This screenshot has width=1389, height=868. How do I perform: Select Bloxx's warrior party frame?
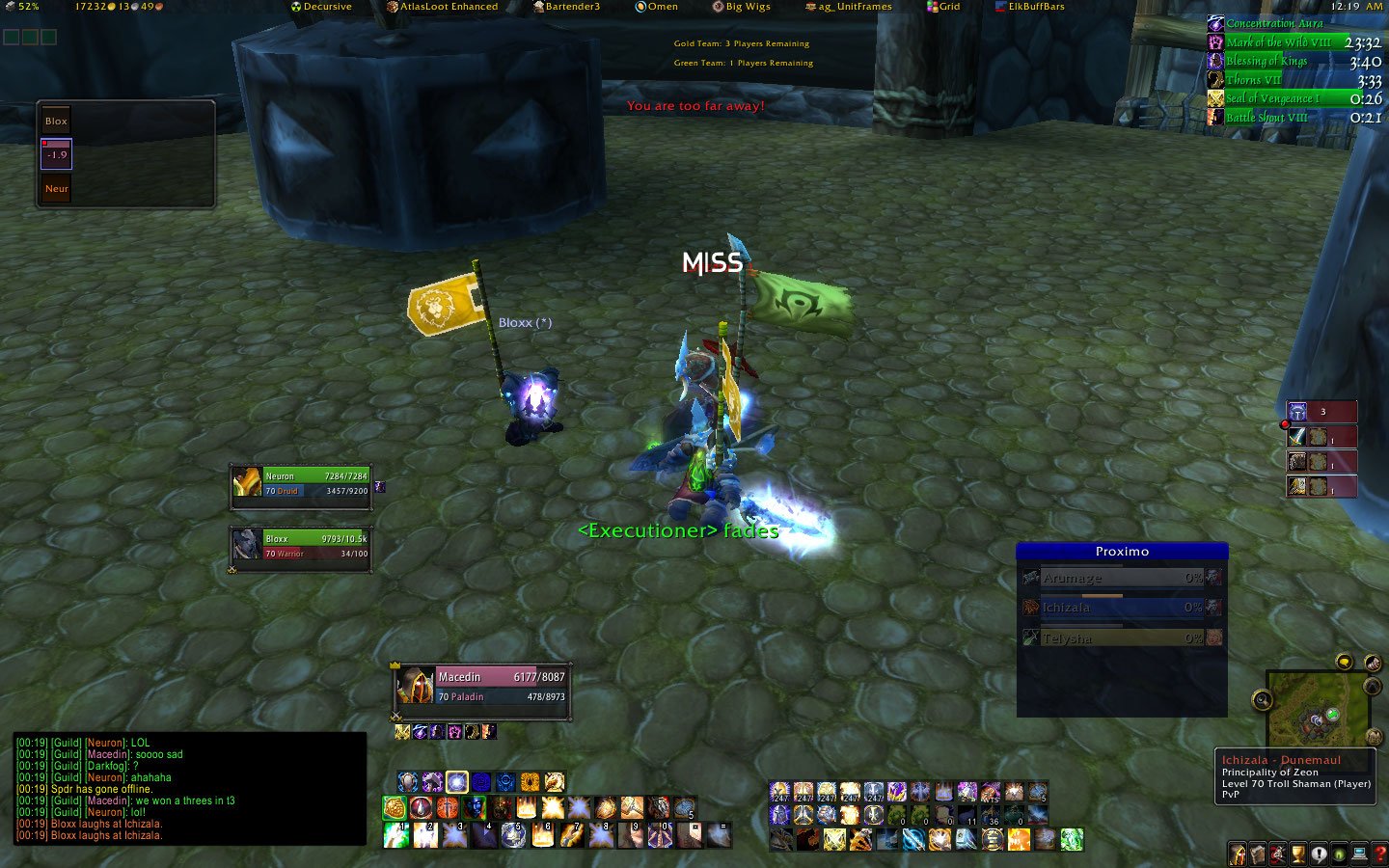point(302,546)
